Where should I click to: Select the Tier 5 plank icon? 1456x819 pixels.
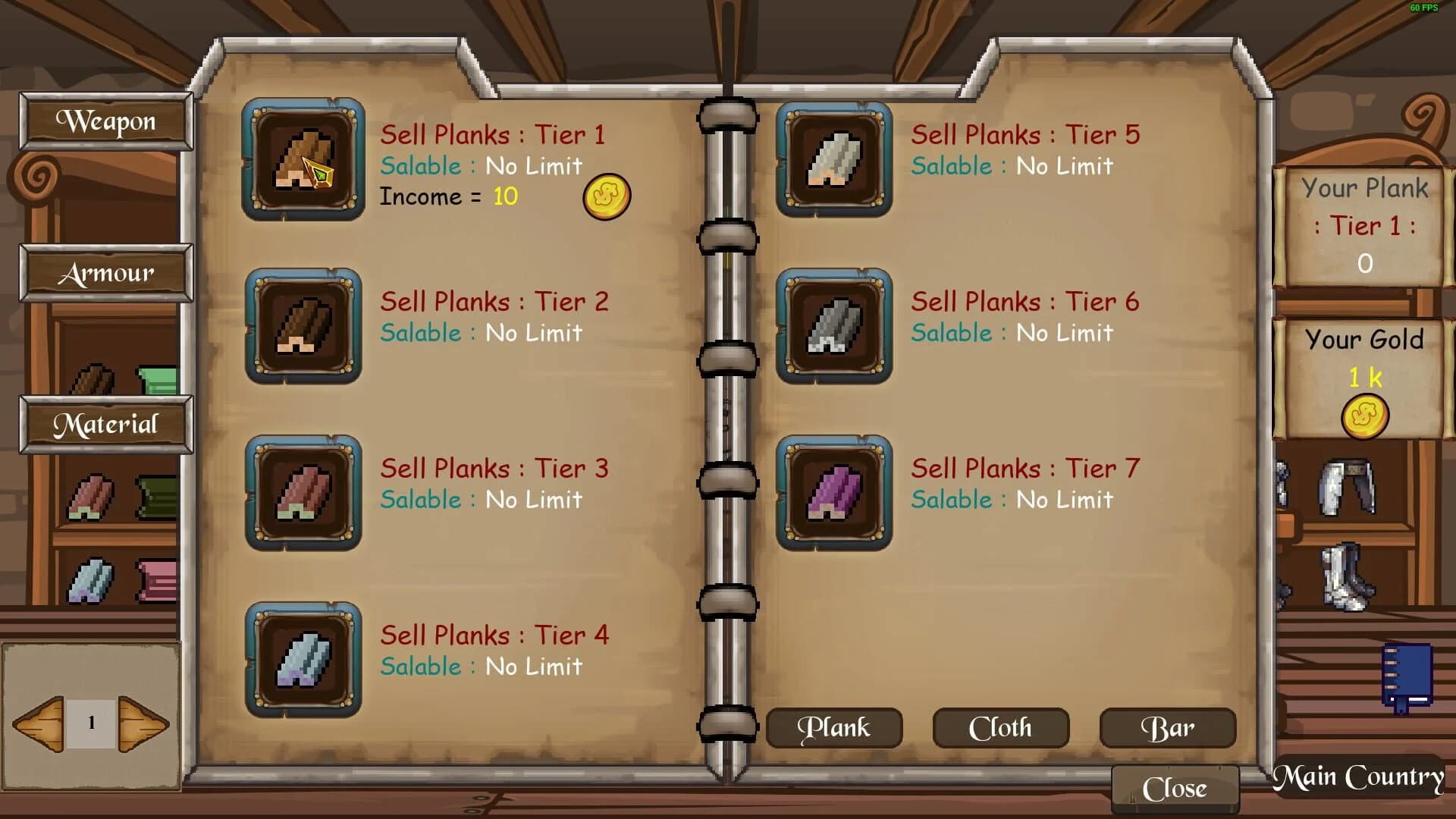coord(833,160)
